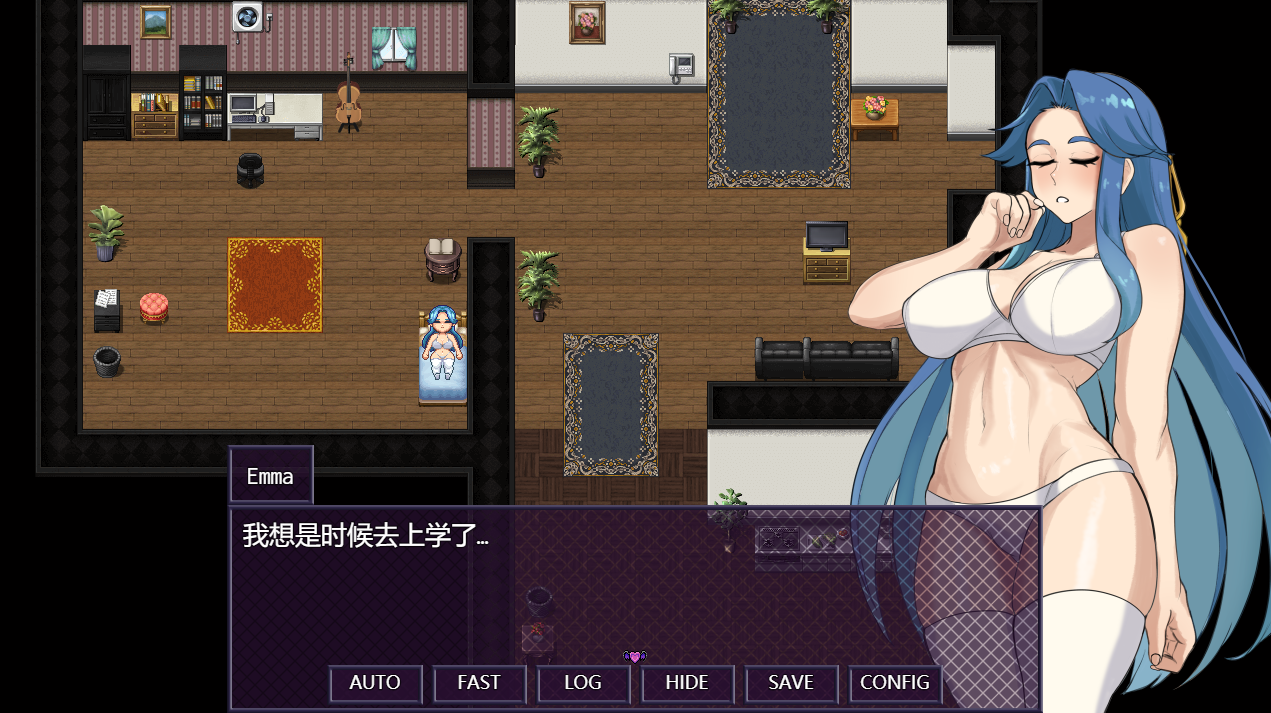Hide the message window

(x=687, y=683)
